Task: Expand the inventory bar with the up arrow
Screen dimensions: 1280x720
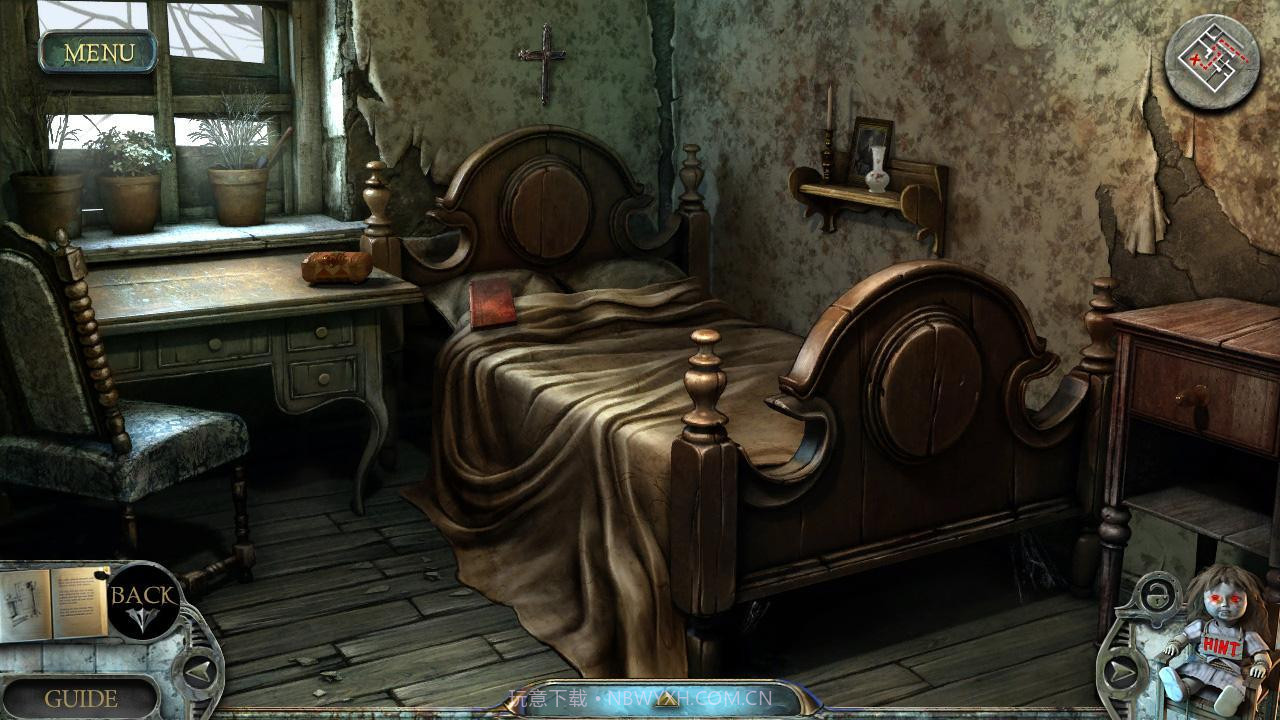Action: 662,701
